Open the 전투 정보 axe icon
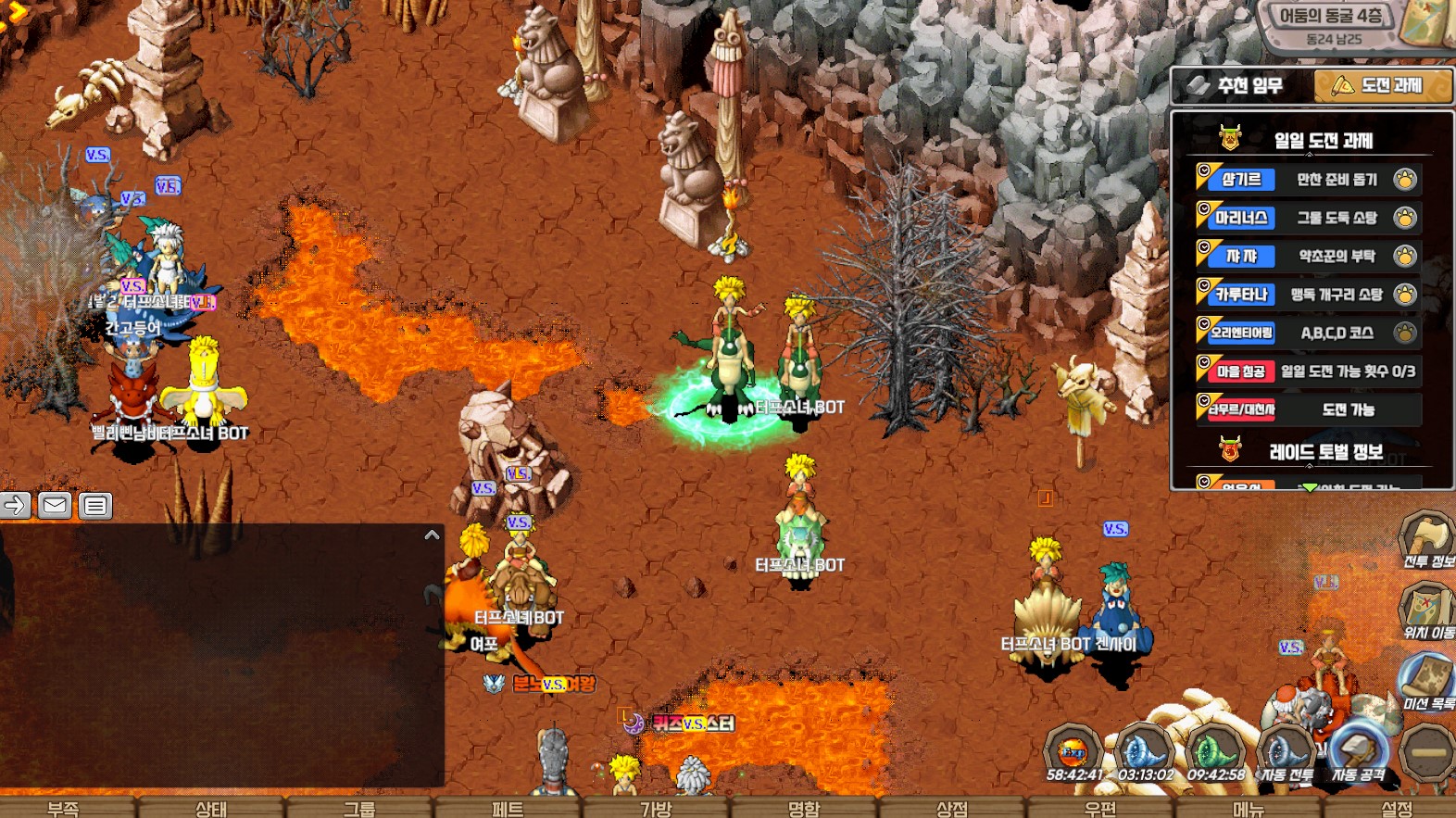This screenshot has width=1456, height=818. pos(1427,539)
